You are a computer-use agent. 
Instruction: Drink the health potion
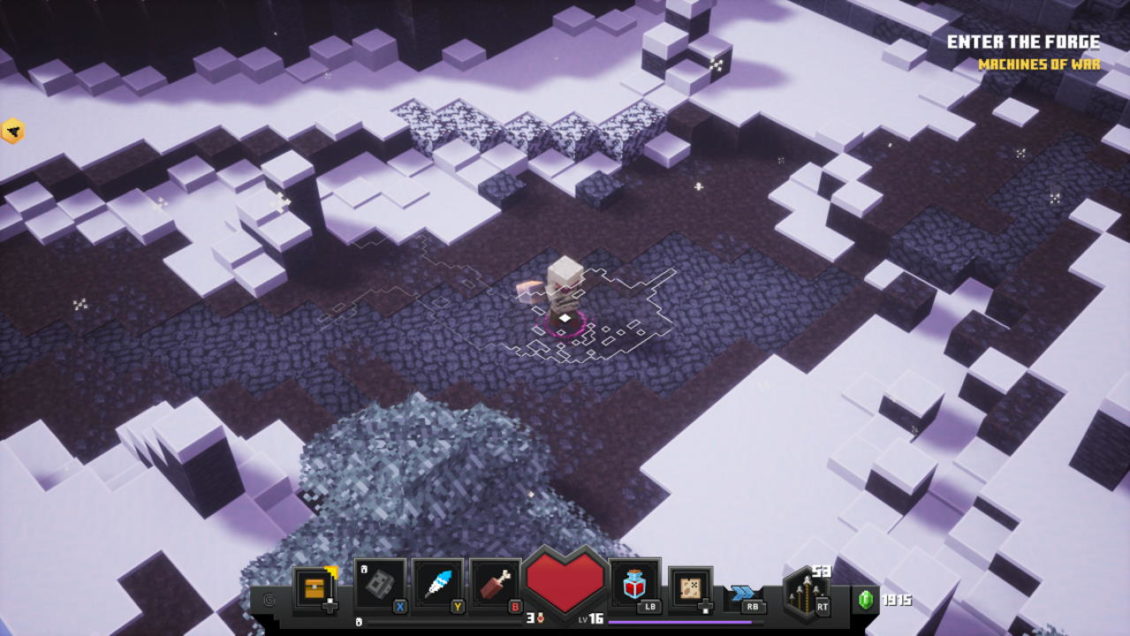(632, 586)
